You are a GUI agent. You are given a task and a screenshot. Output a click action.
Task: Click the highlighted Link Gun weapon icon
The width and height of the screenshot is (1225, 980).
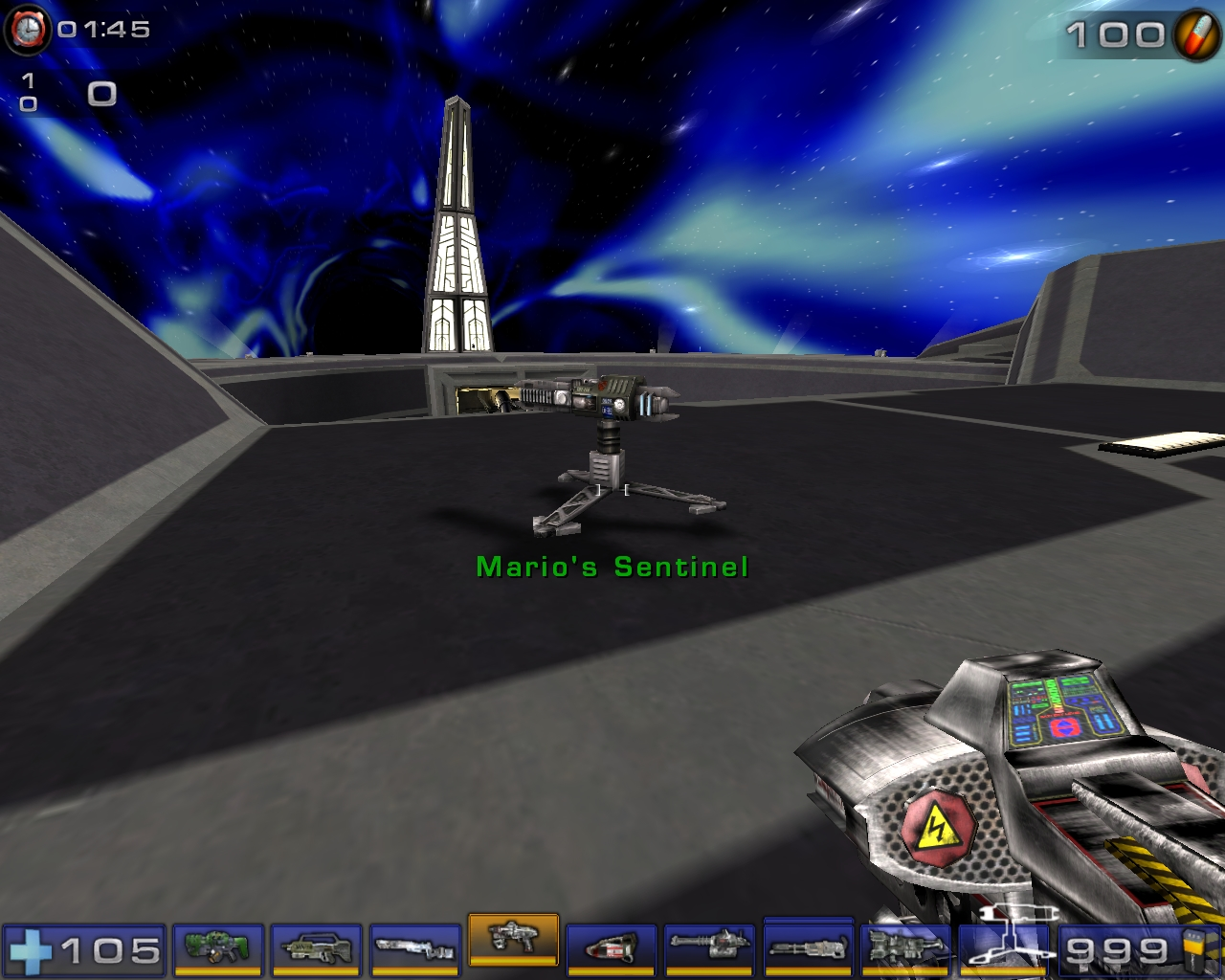(515, 943)
